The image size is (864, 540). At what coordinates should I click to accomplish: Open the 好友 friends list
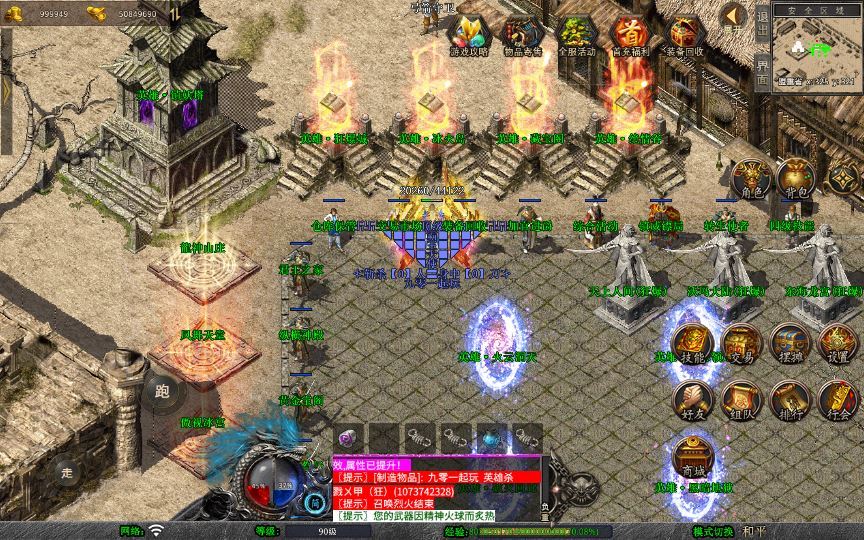pyautogui.click(x=692, y=399)
